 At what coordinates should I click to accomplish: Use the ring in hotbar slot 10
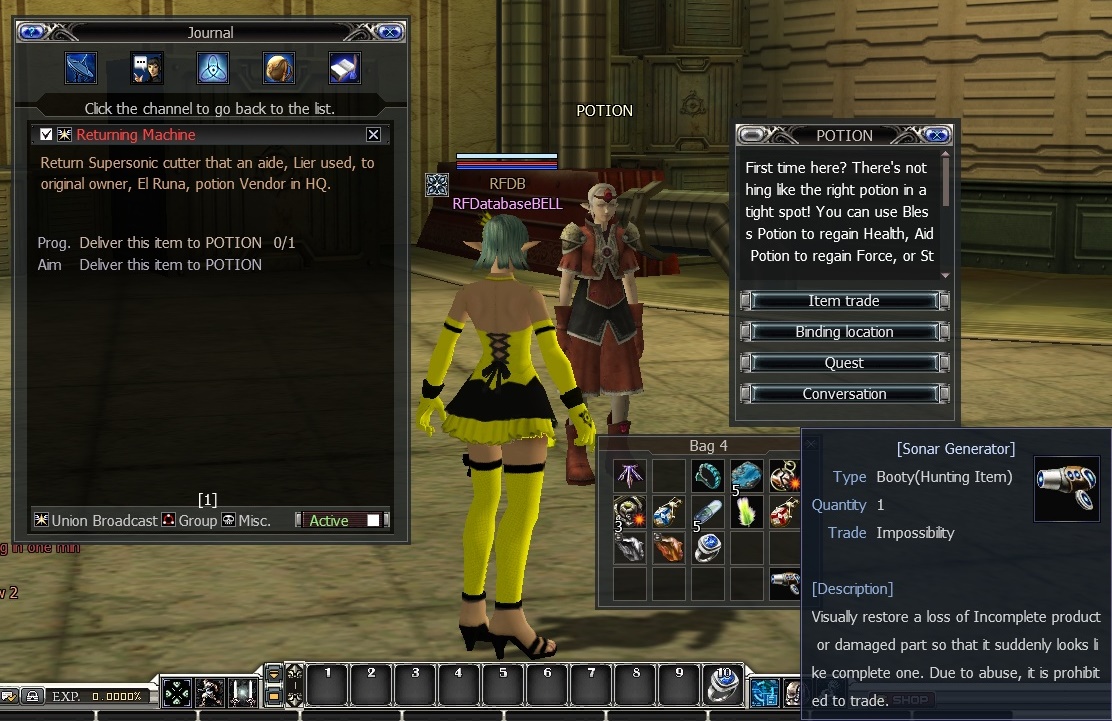pos(722,685)
